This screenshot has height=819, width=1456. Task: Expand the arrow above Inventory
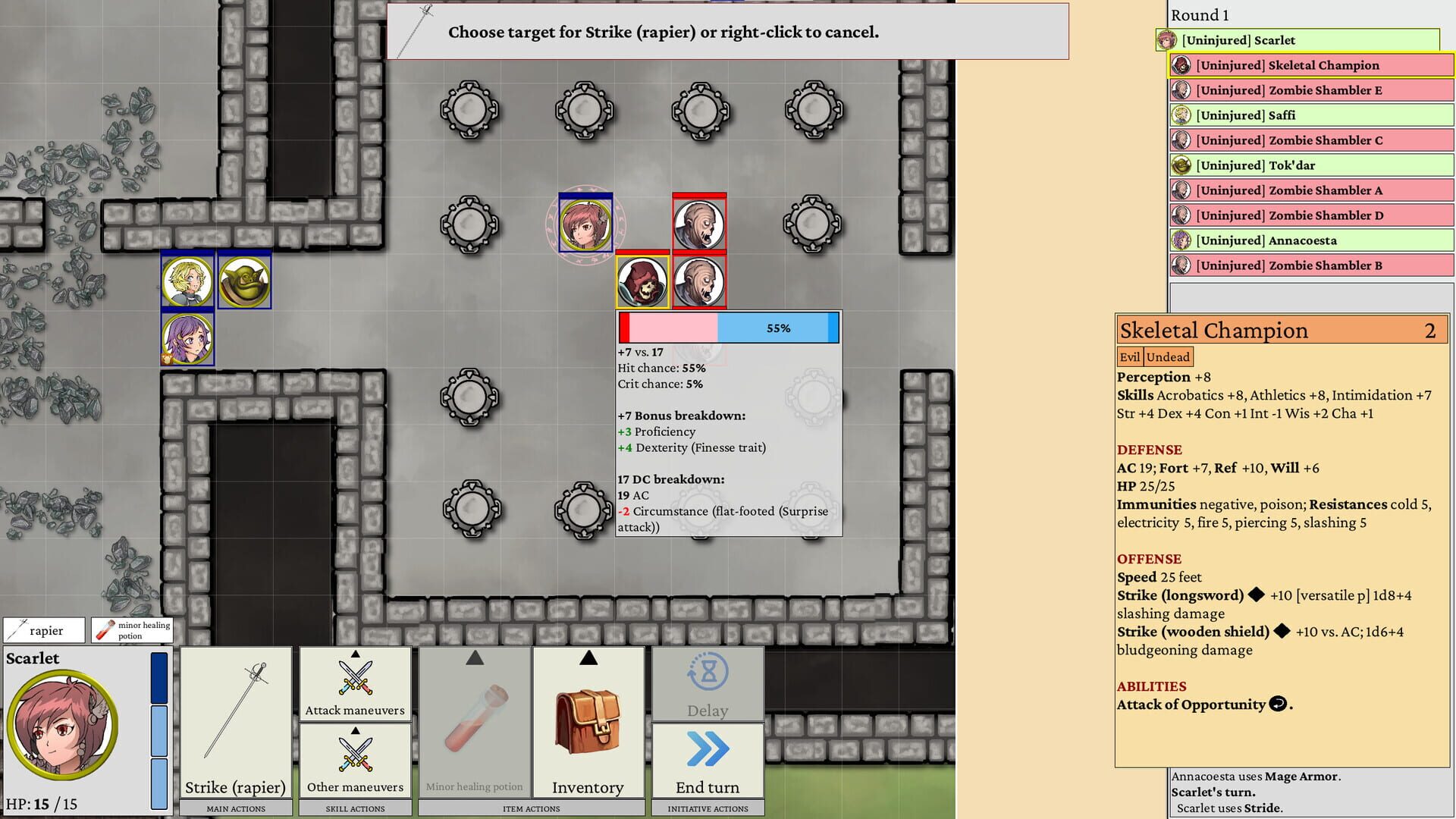pyautogui.click(x=588, y=659)
